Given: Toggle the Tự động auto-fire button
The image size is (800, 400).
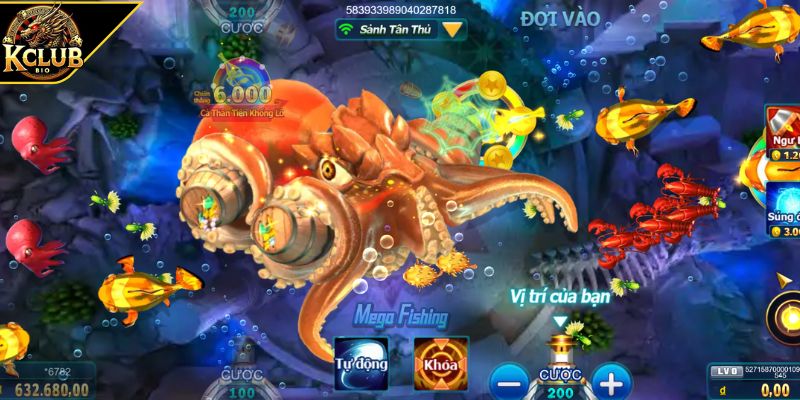Looking at the screenshot, I should [360, 363].
